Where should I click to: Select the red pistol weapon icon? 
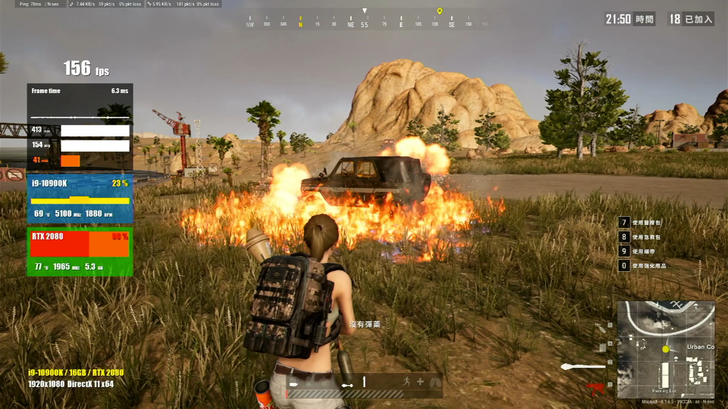[x=597, y=386]
